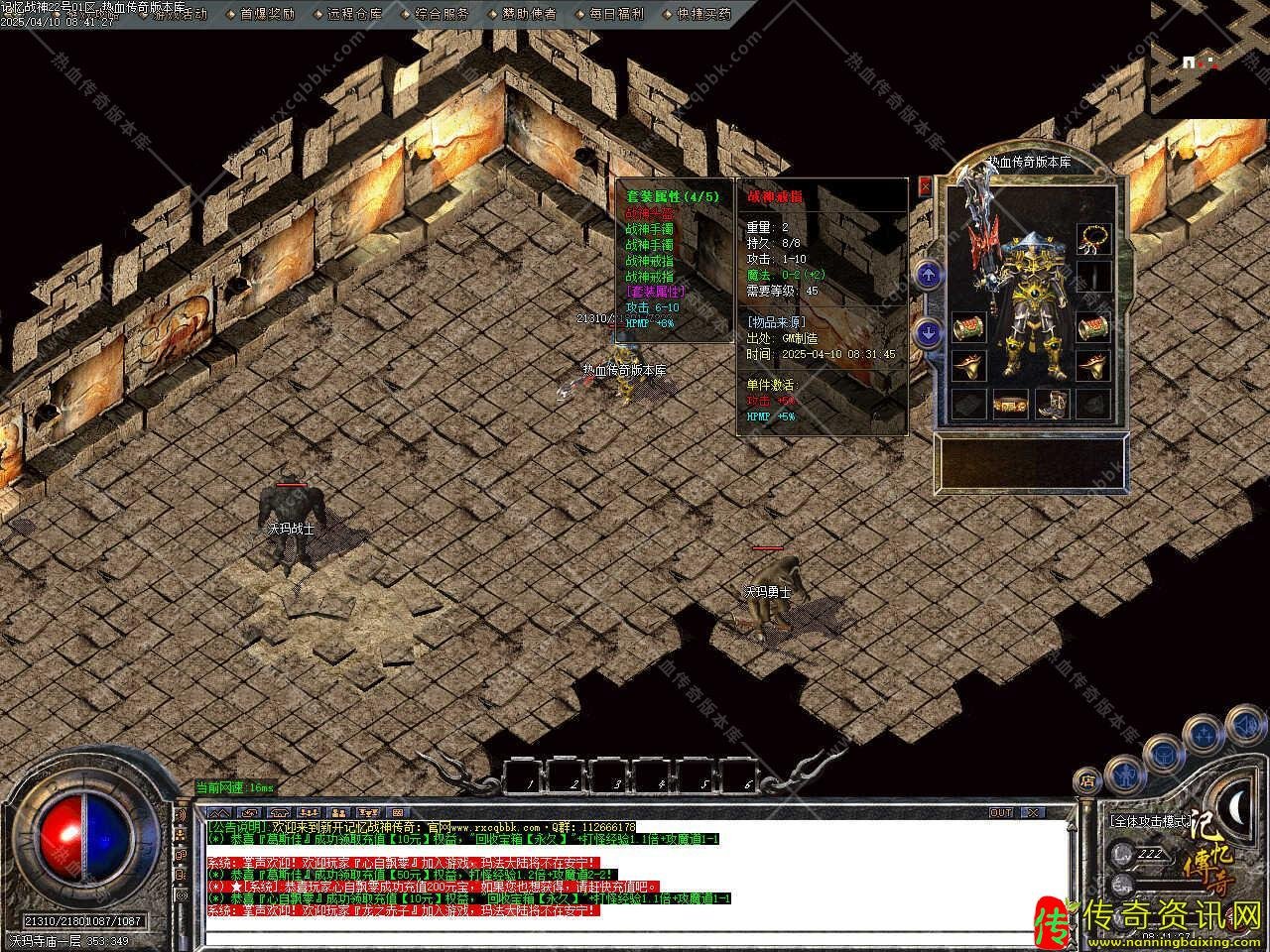Select the equipped necklace slot
Screen dimensions: 1270x952
[x=1093, y=238]
